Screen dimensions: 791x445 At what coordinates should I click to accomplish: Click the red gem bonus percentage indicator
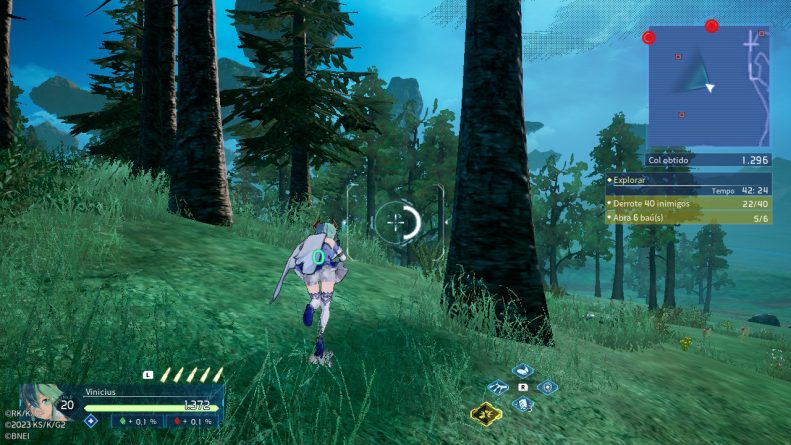[194, 421]
